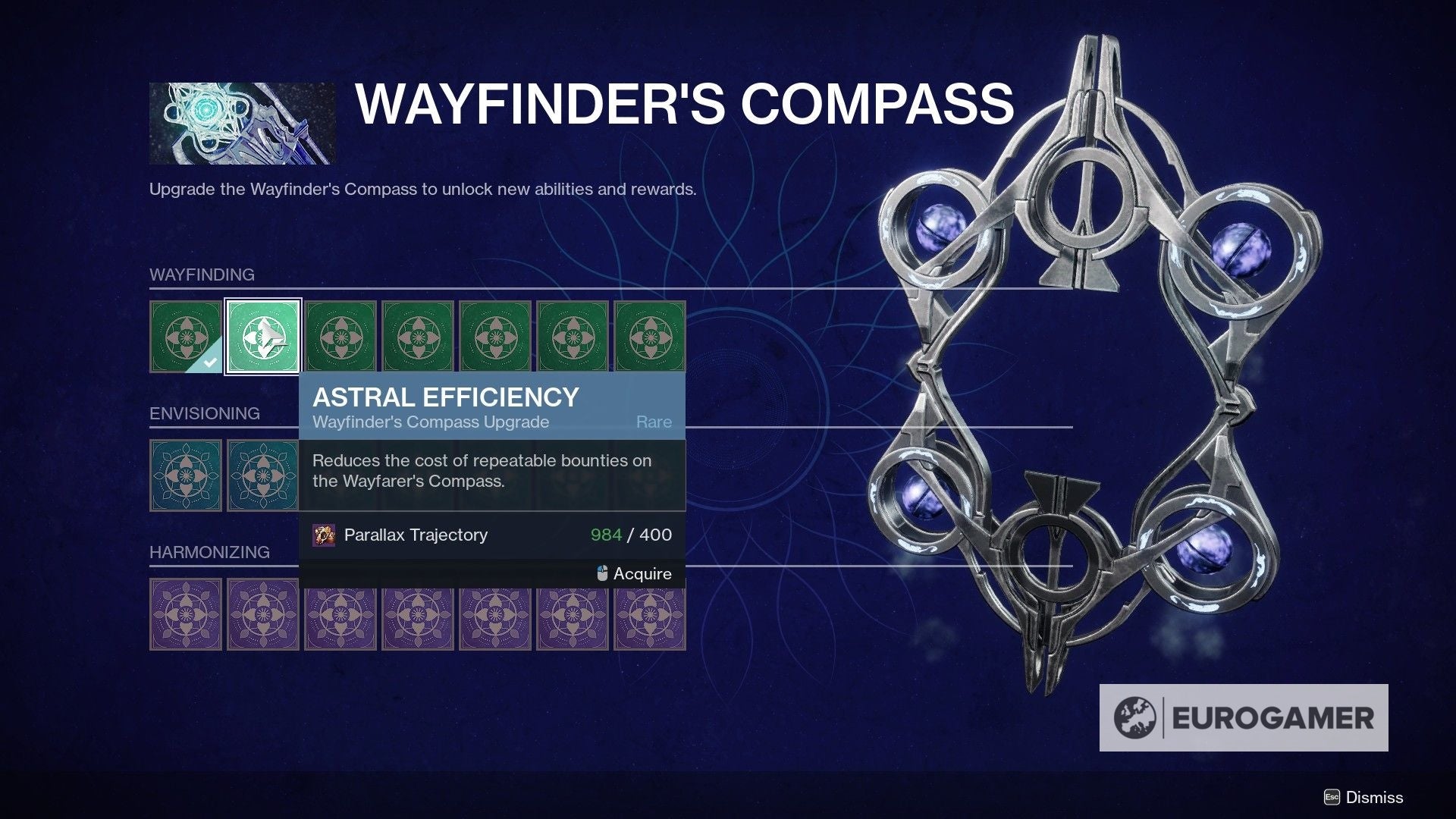Screen dimensions: 1456x819
Task: Expand the Envisioning section header
Action: [x=203, y=413]
